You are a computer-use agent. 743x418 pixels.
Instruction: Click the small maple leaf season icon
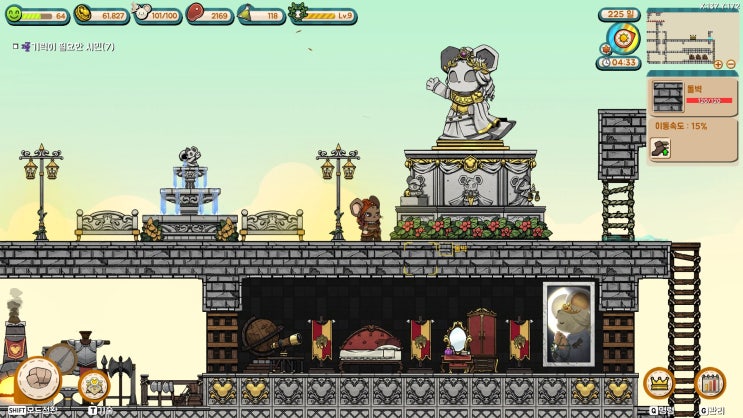coord(606,48)
